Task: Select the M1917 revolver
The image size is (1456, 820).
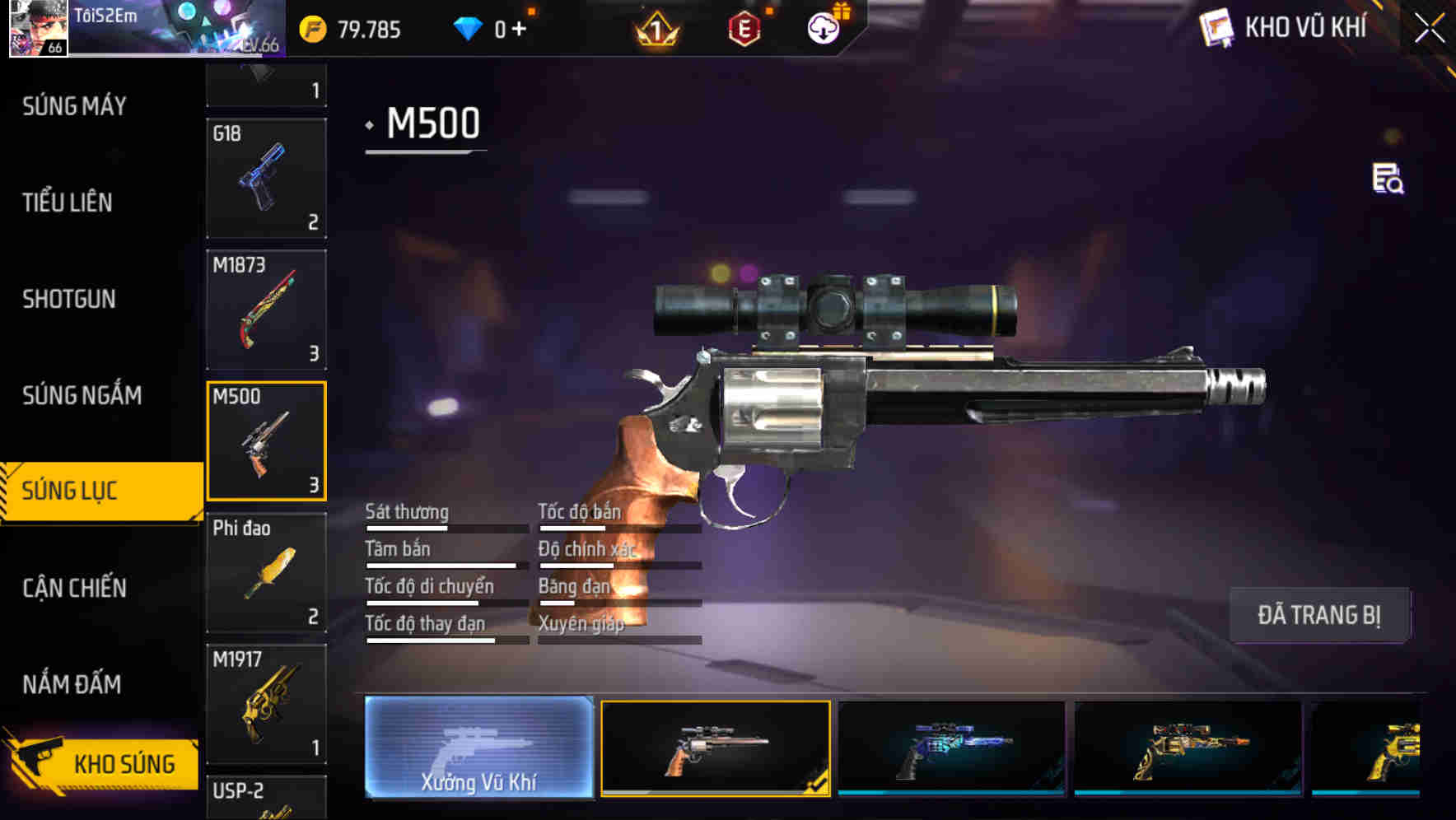Action: click(x=265, y=701)
